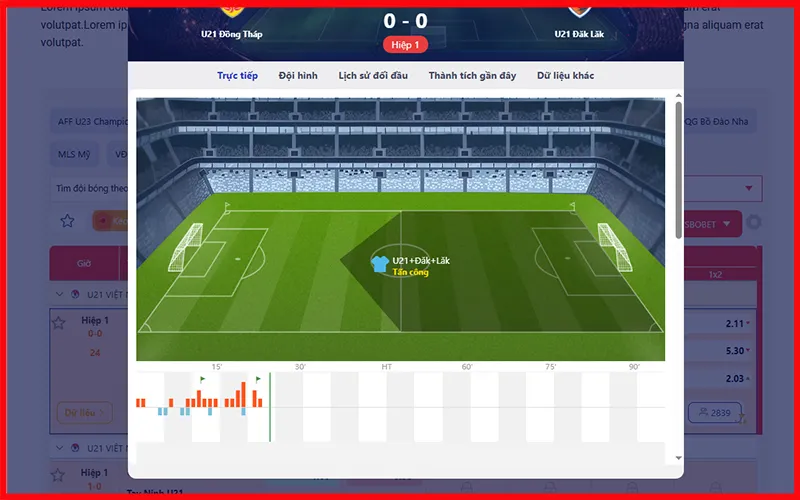Select the AFF U23 Championship filter

[x=90, y=122]
